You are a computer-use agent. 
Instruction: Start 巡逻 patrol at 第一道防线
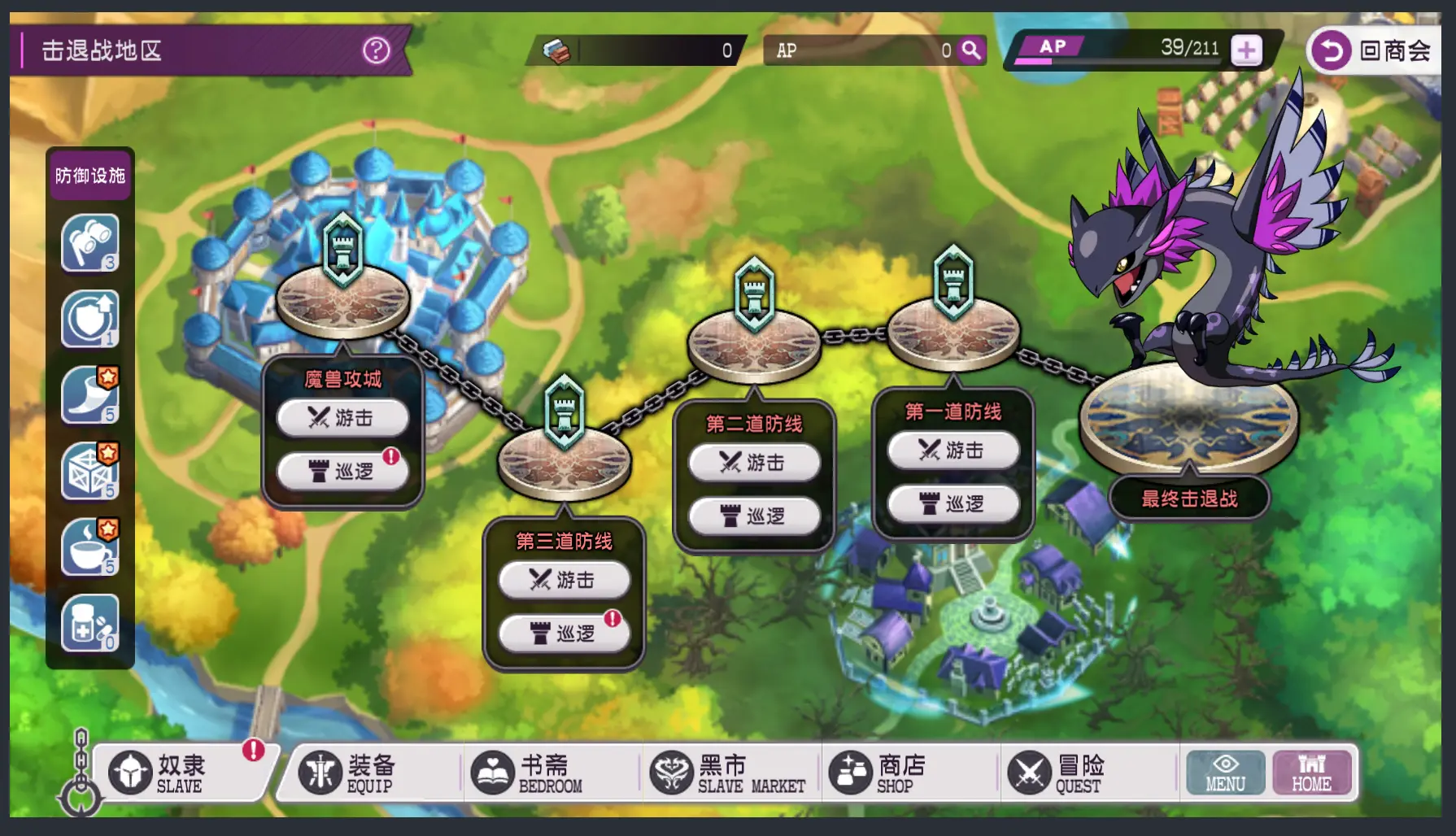pos(953,504)
